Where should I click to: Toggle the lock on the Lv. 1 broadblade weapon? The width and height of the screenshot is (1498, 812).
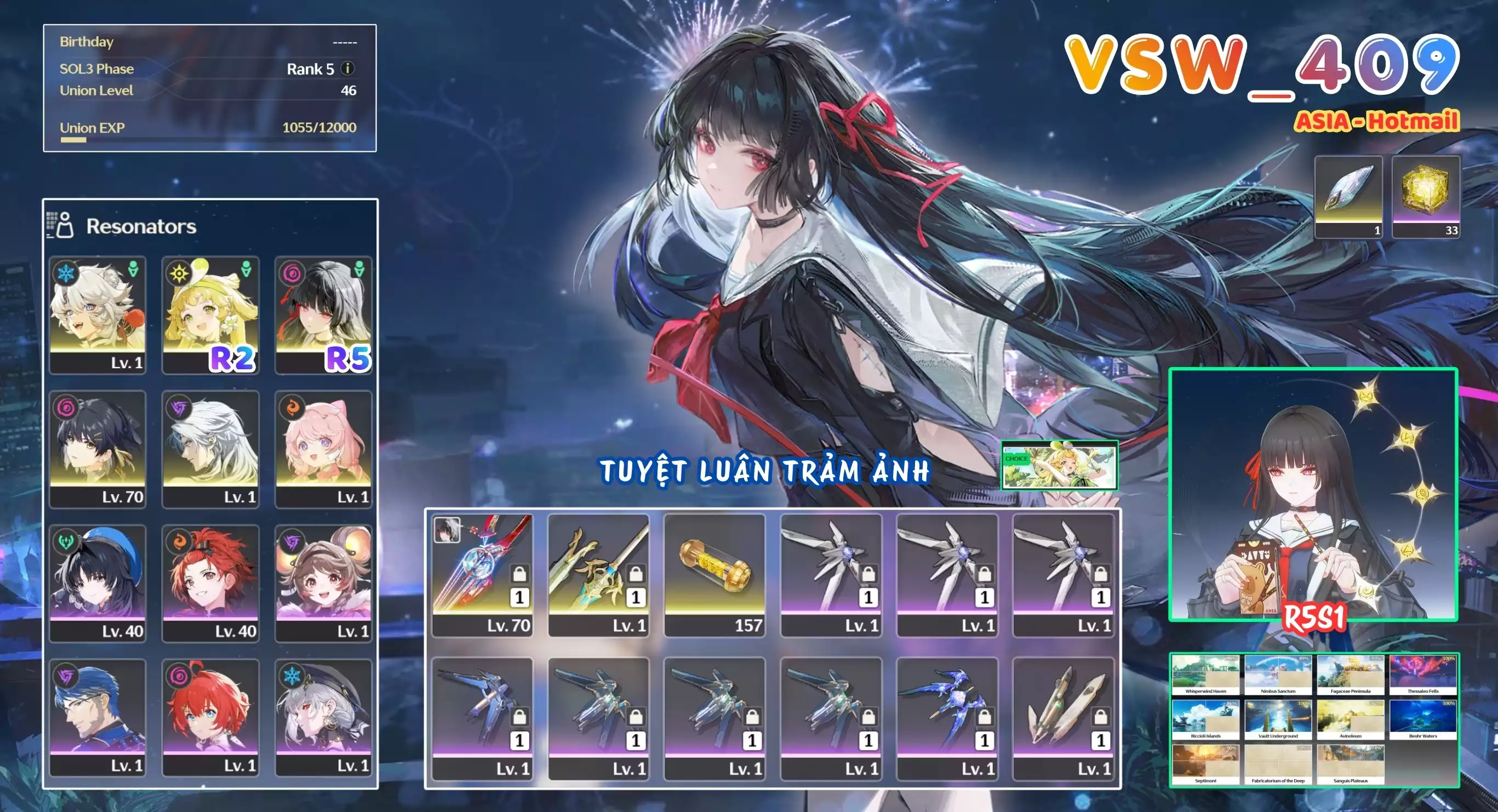(636, 576)
